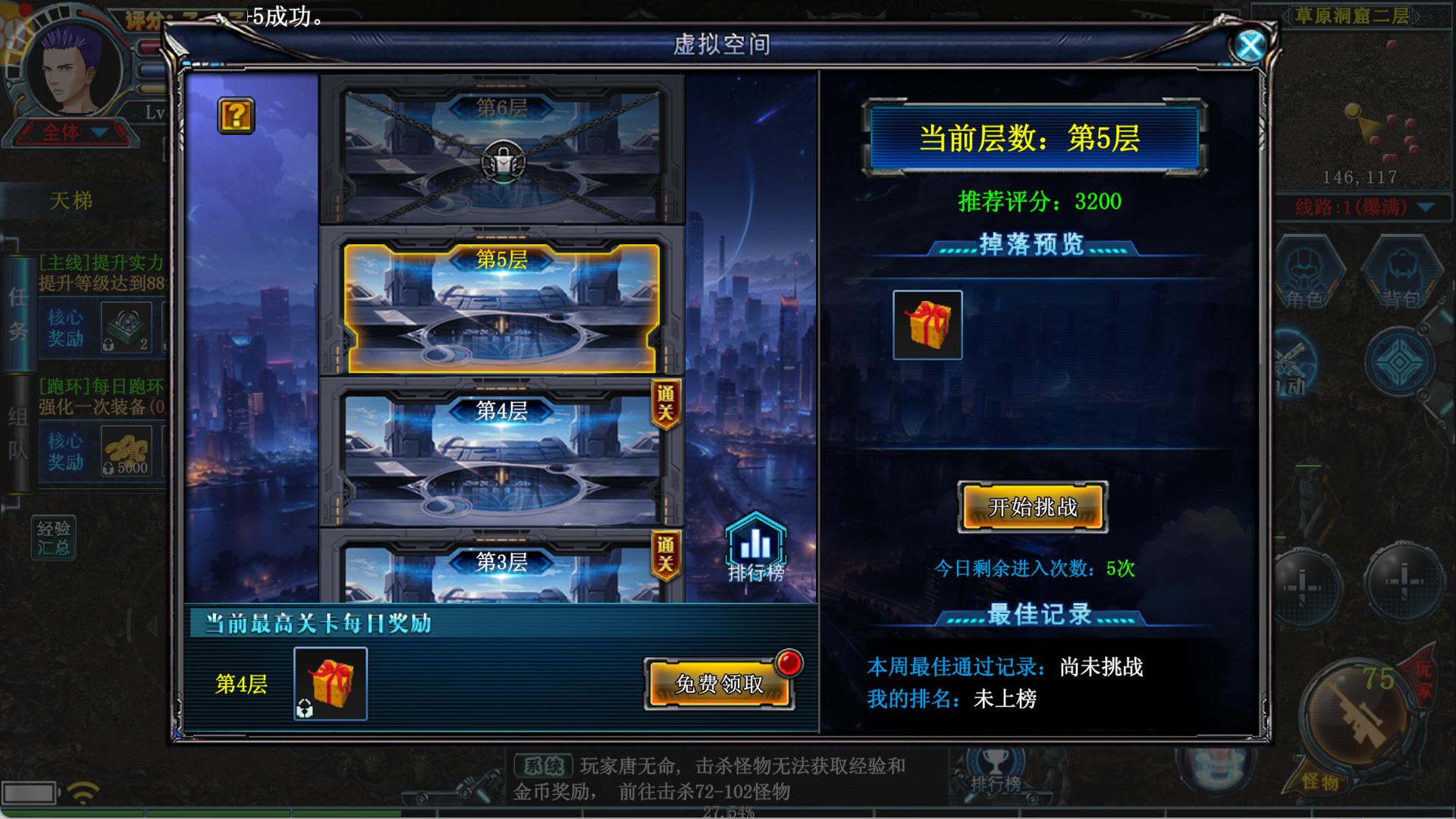Open the yellow question mark help
Viewport: 1456px width, 819px height.
point(236,116)
